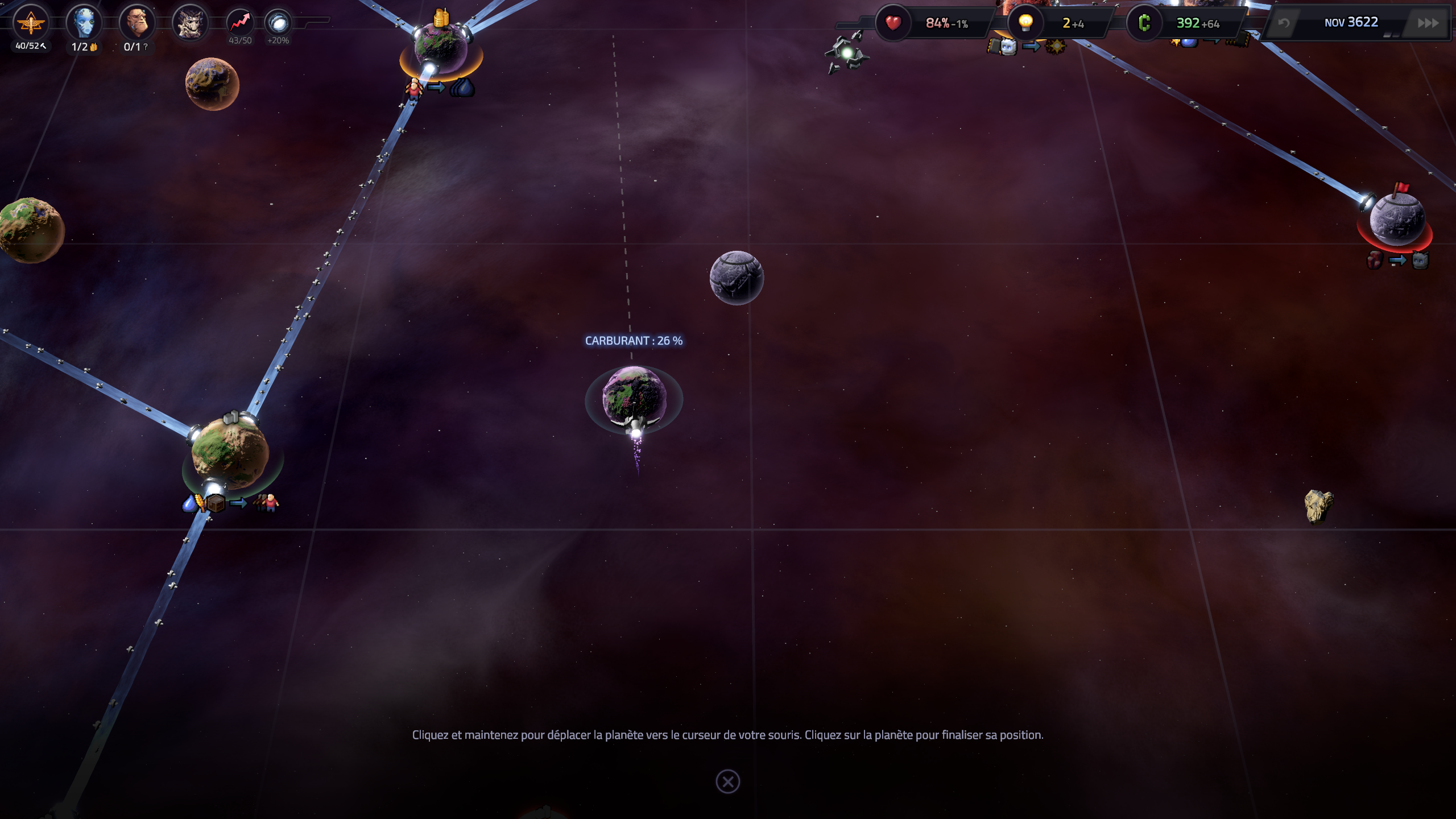Advance time with the fast-forward button
Viewport: 1456px width, 819px height.
1428,23
